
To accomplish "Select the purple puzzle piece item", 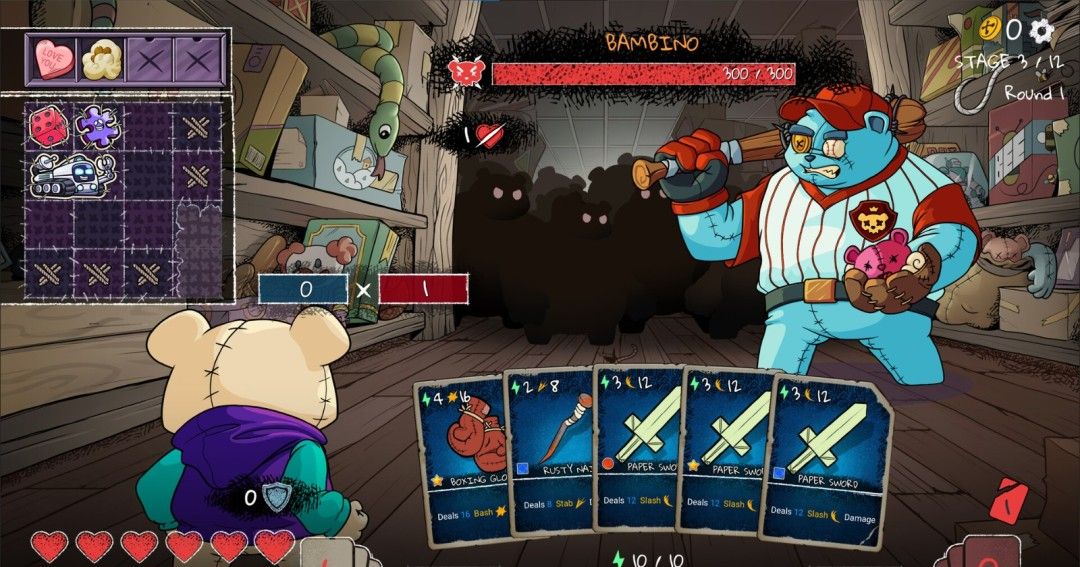I will tap(98, 127).
